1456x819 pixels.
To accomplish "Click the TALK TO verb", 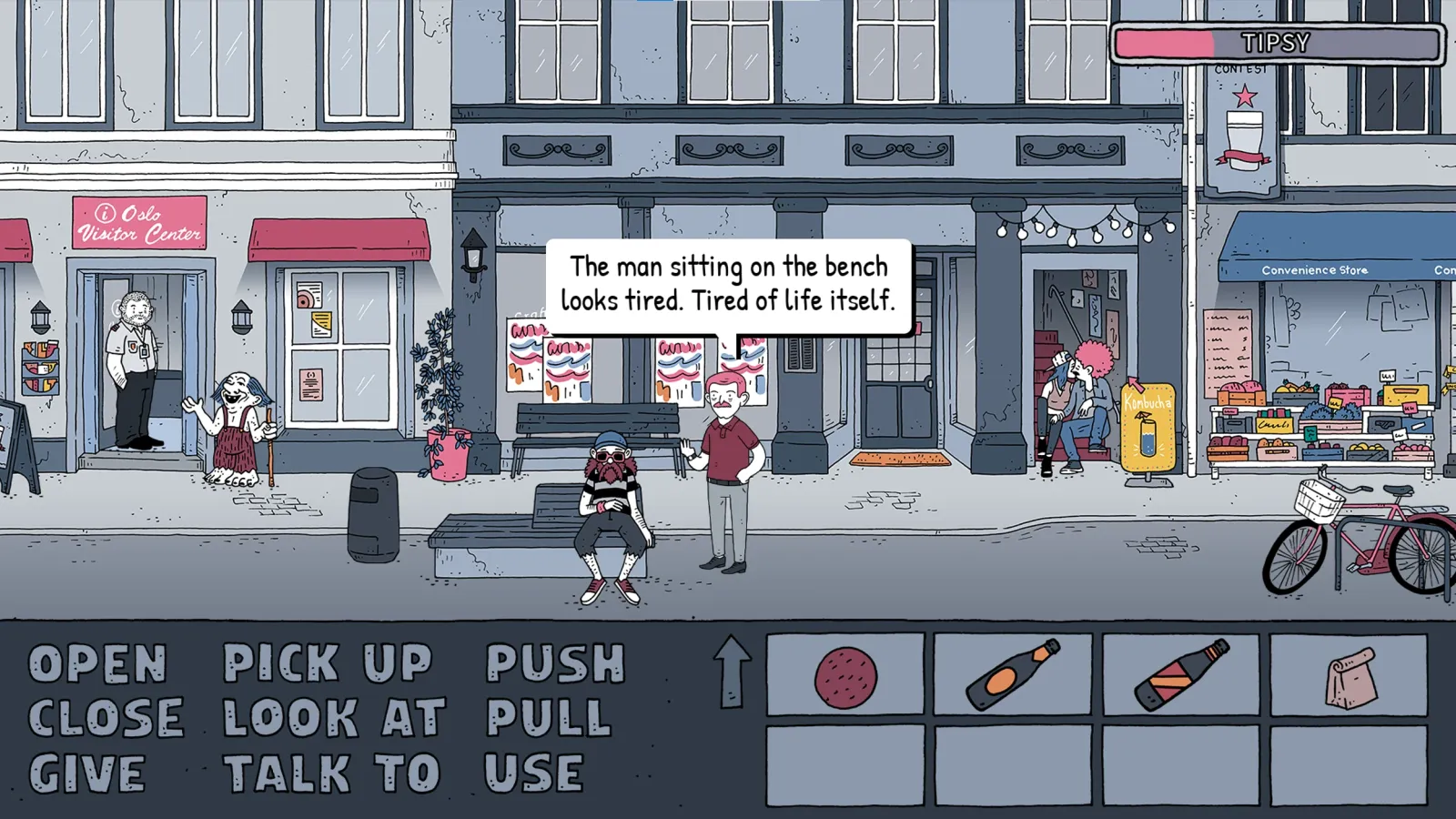I will point(332,774).
